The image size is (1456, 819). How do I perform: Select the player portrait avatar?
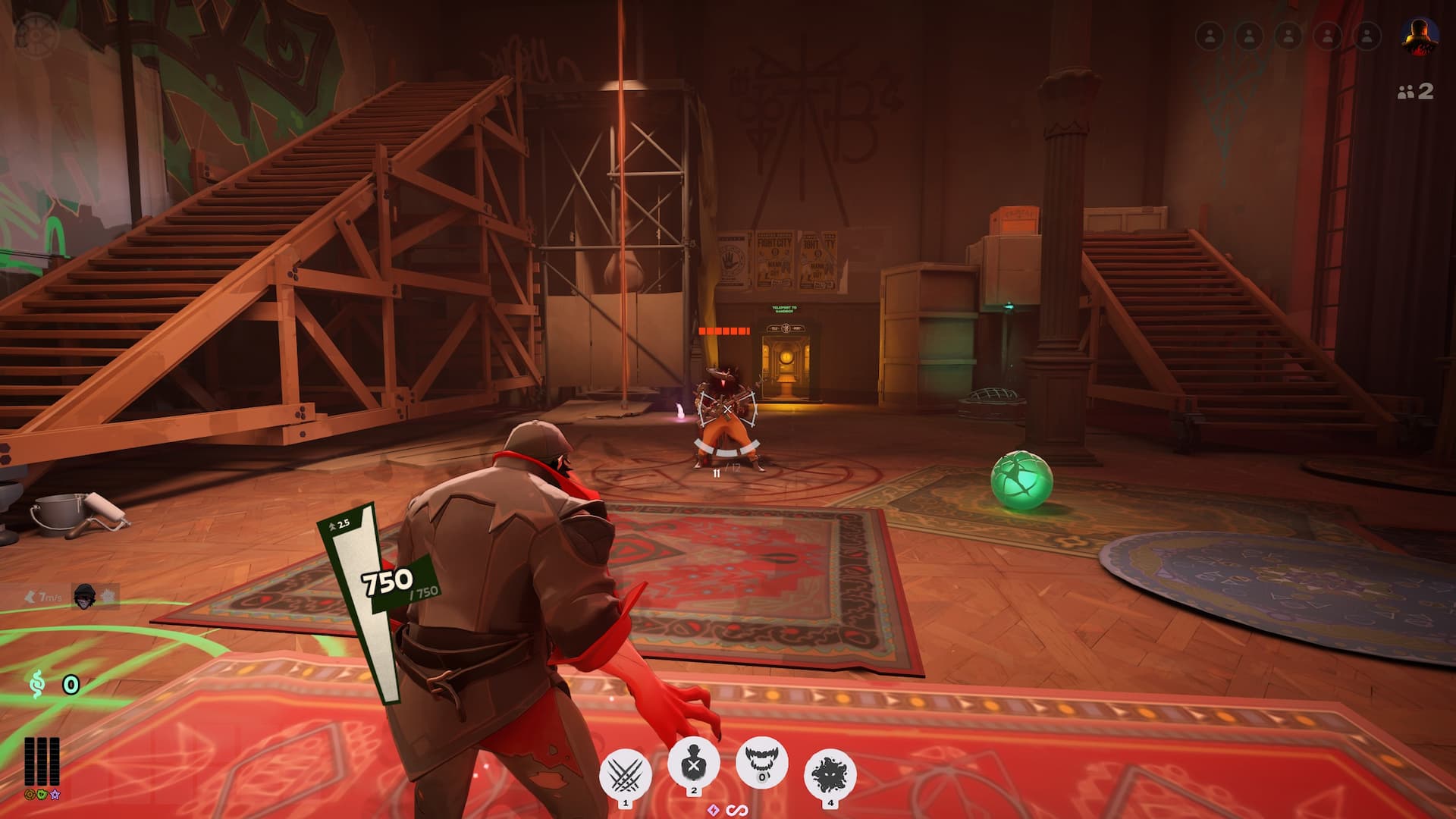[1420, 36]
